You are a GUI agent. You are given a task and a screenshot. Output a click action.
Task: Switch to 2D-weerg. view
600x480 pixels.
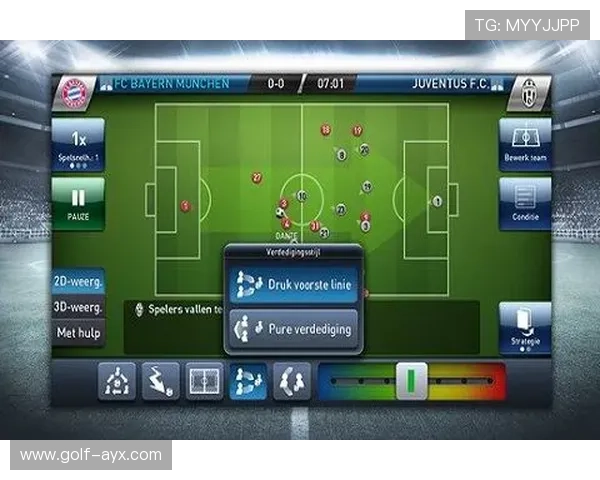78,284
